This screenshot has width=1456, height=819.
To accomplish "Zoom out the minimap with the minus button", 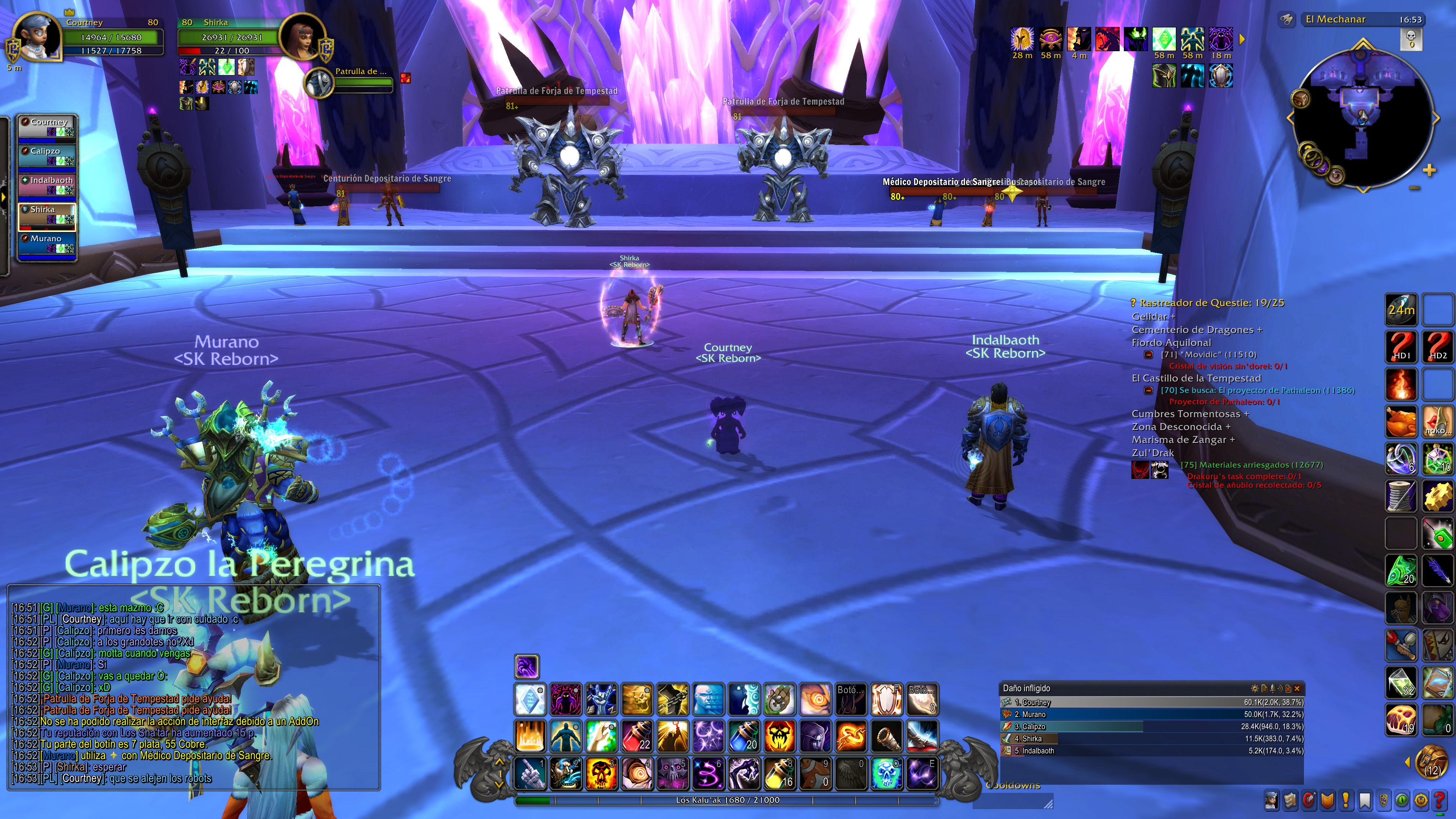I will click(x=1414, y=188).
